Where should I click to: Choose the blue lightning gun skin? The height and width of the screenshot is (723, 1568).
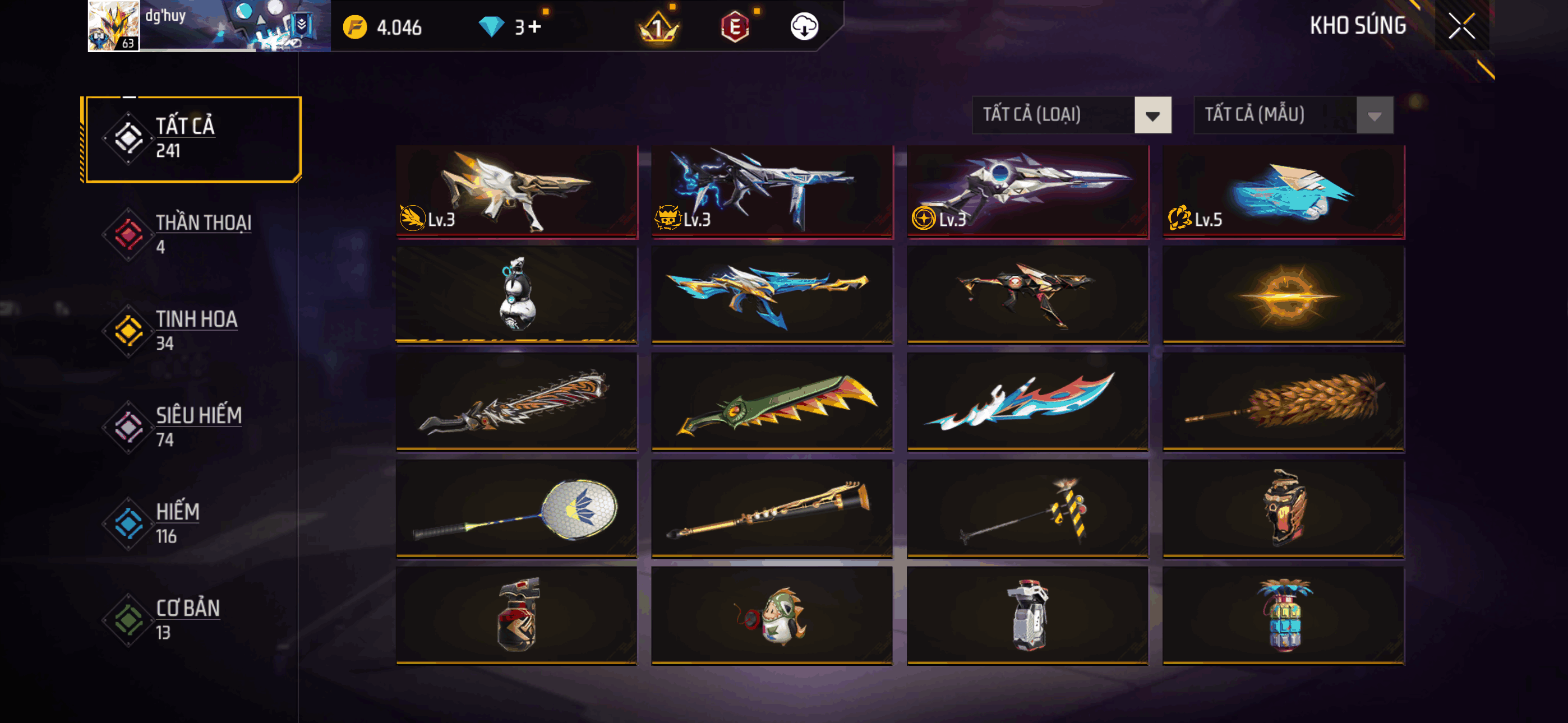(x=772, y=191)
